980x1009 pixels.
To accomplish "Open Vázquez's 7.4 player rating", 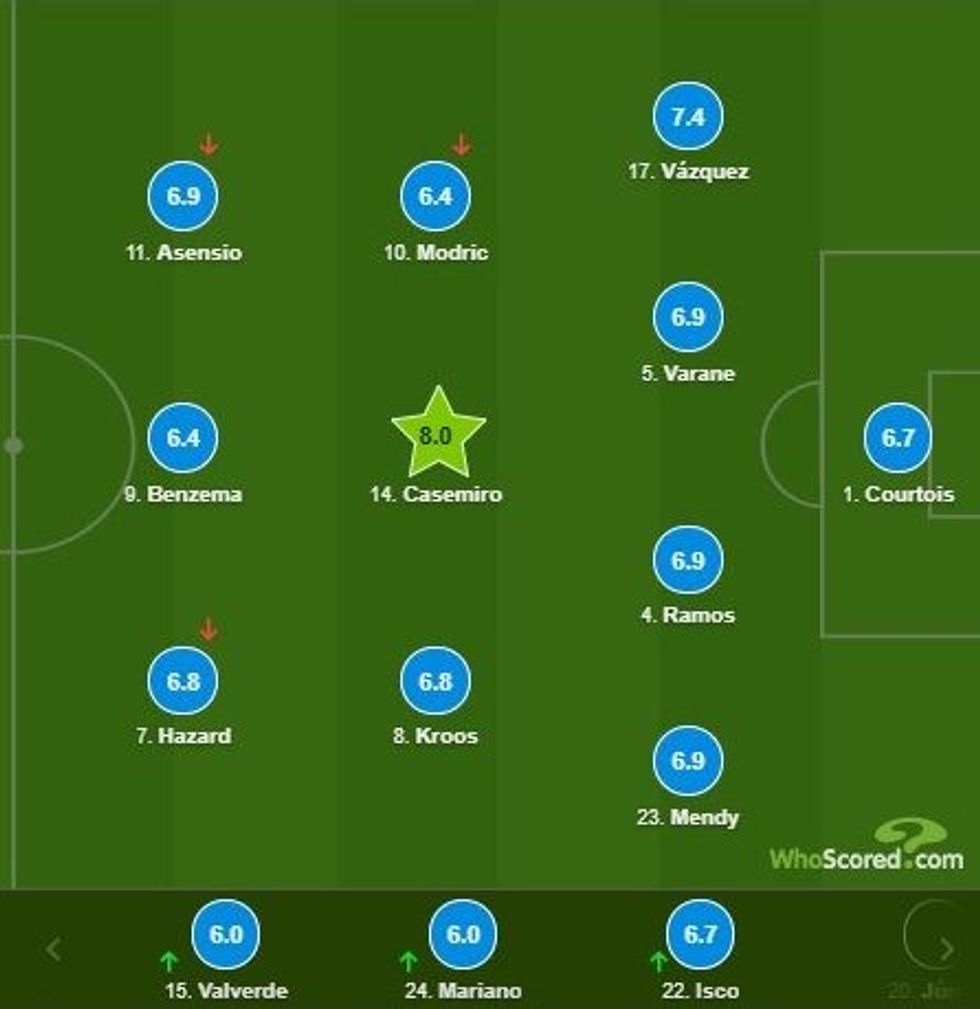I will 688,116.
